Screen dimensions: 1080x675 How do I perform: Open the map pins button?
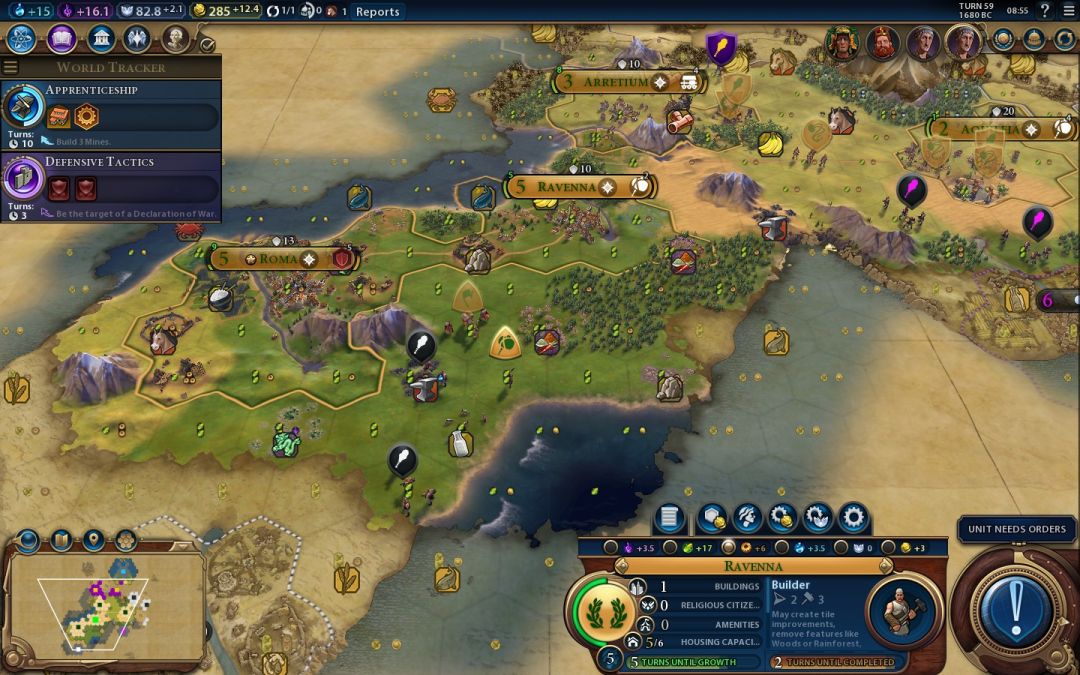click(93, 541)
